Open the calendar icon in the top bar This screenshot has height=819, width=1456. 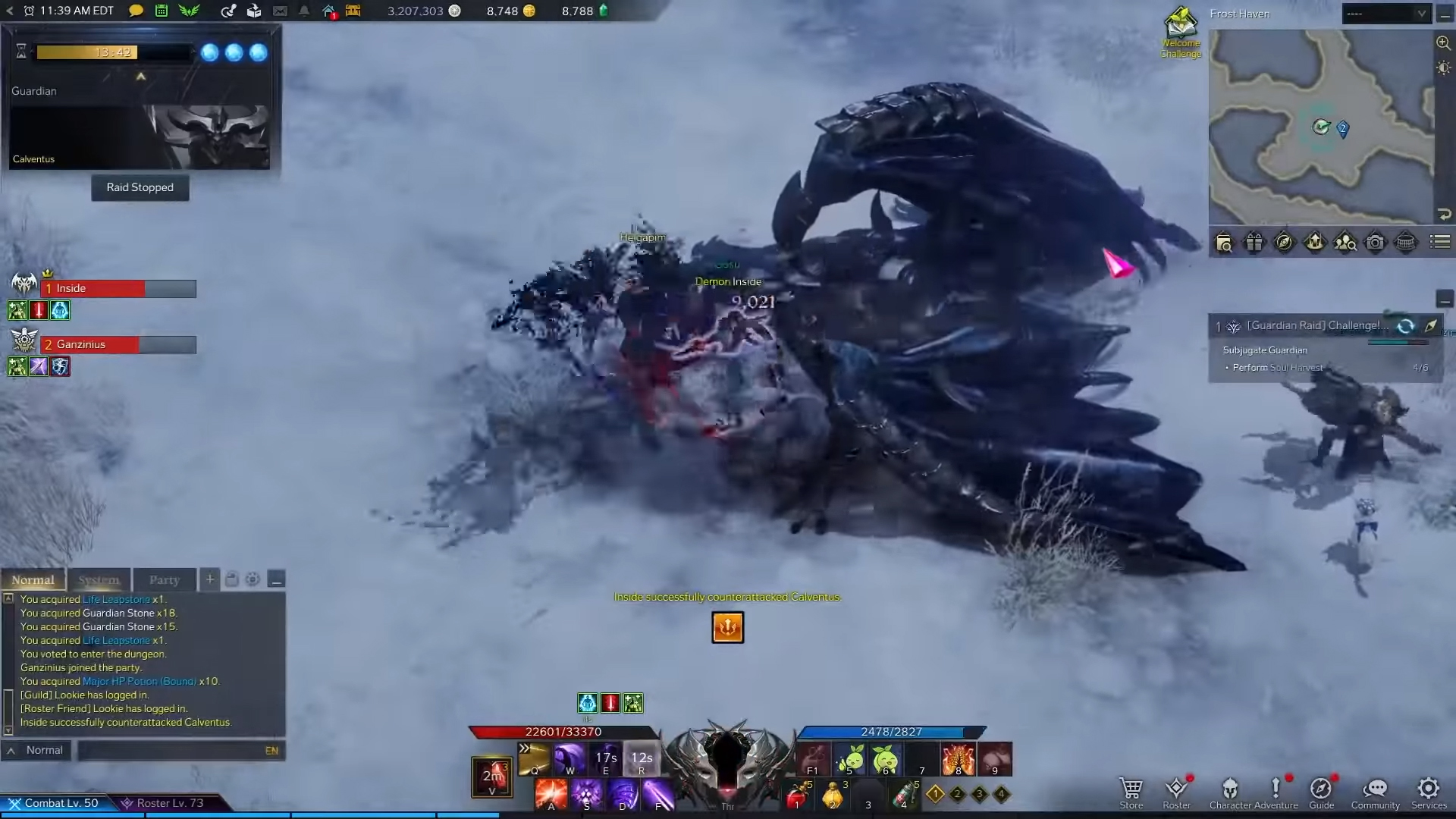162,11
